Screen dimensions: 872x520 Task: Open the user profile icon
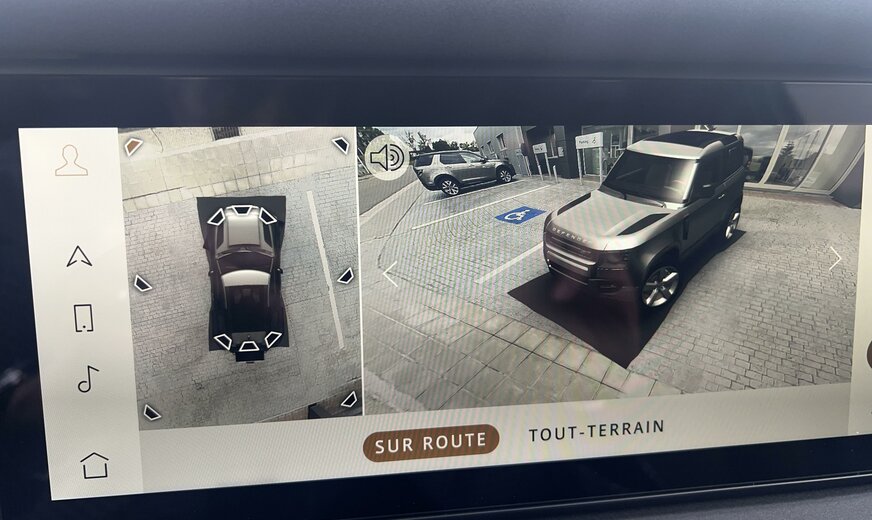(x=71, y=161)
